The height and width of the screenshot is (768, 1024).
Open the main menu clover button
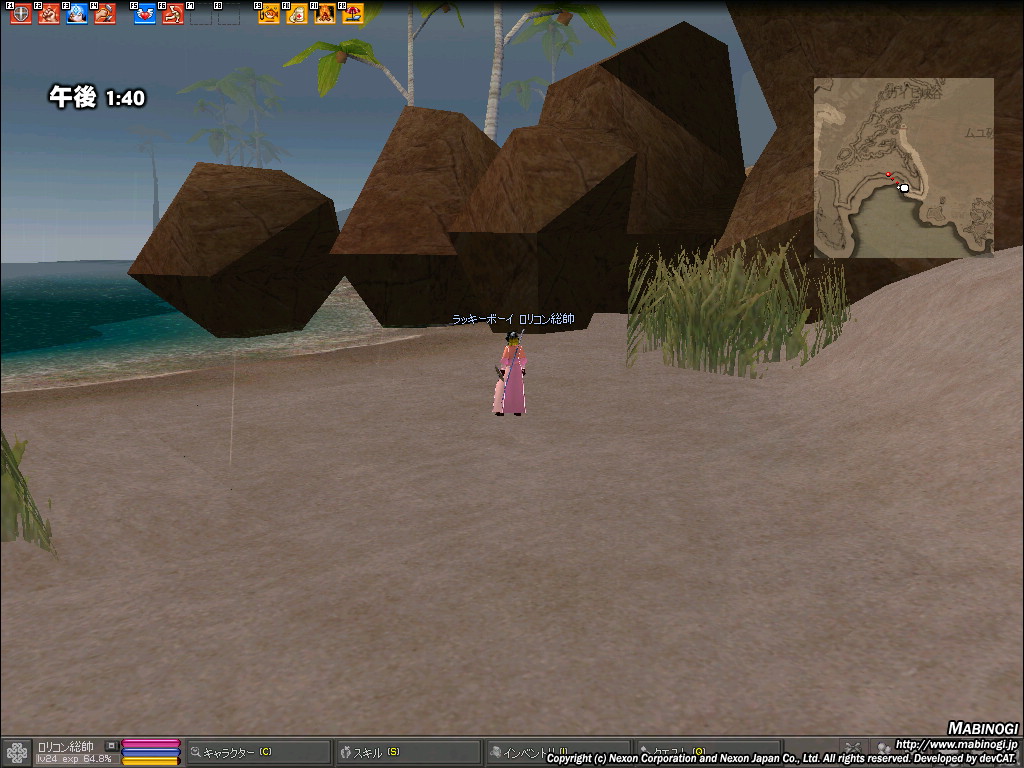(17, 752)
